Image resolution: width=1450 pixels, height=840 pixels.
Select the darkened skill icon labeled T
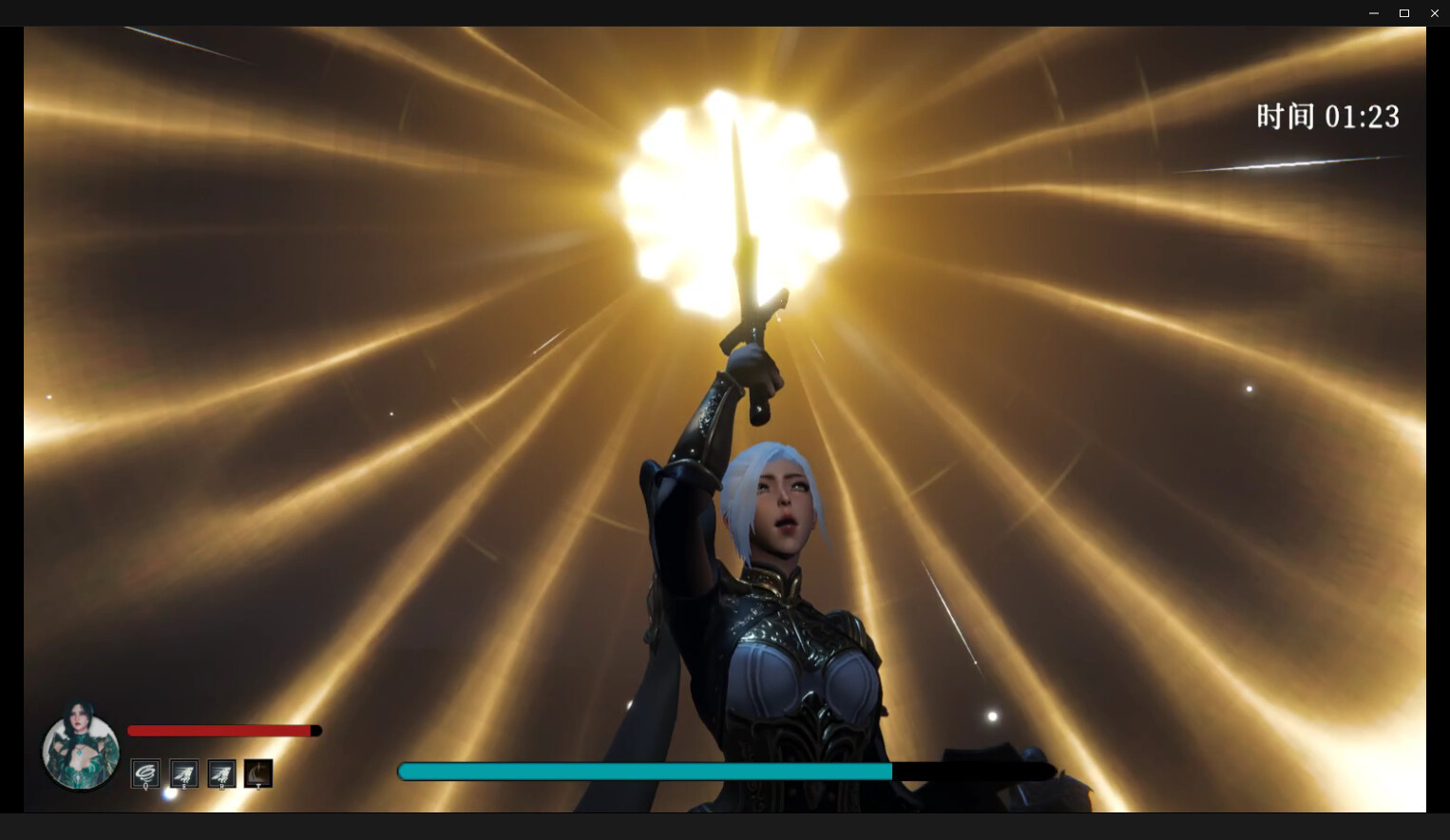pyautogui.click(x=258, y=773)
